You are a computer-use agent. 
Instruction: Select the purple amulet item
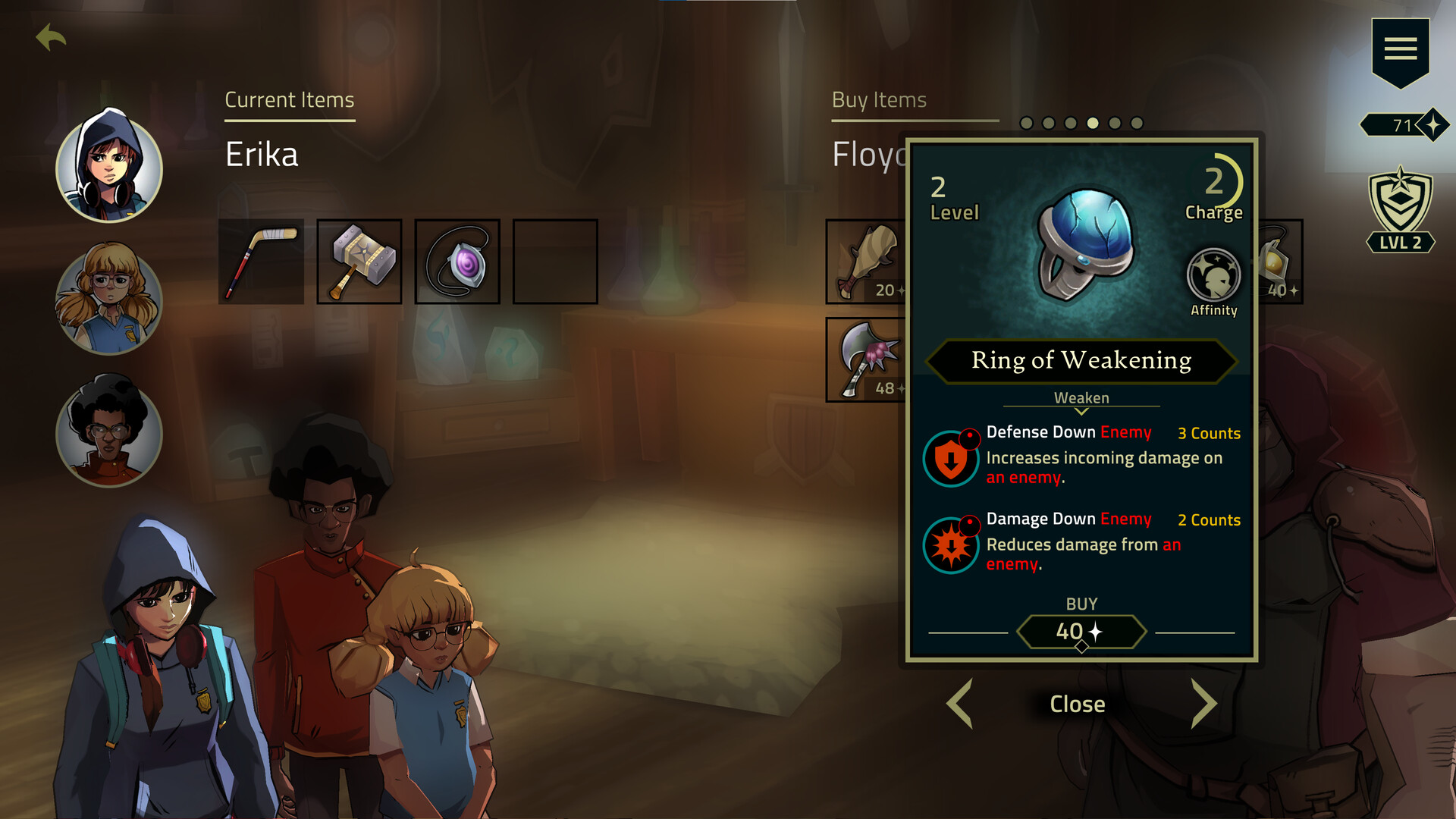tap(457, 260)
